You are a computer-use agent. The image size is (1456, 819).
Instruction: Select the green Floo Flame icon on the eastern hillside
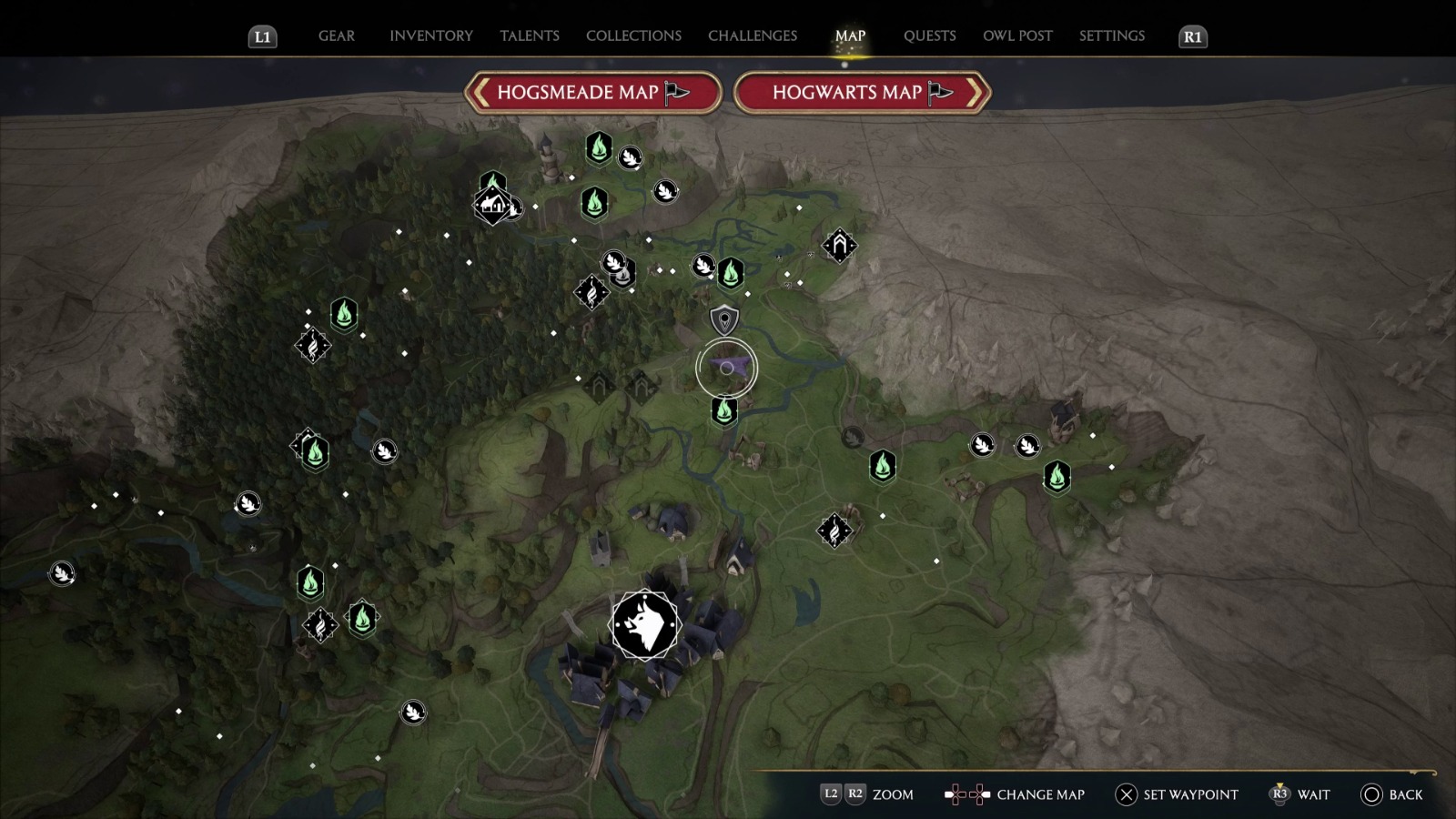1056,475
